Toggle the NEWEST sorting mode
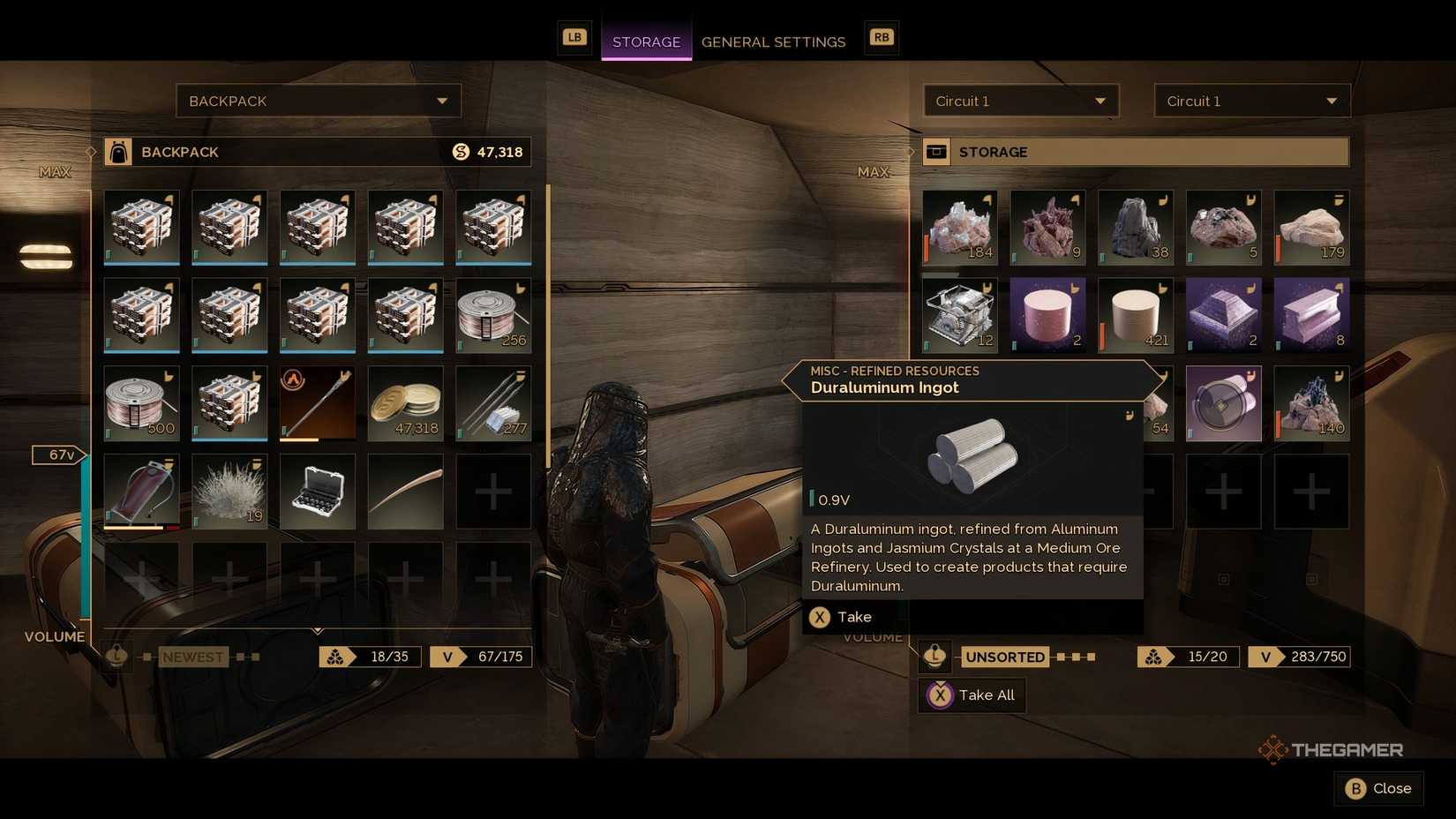The height and width of the screenshot is (819, 1456). pyautogui.click(x=192, y=656)
